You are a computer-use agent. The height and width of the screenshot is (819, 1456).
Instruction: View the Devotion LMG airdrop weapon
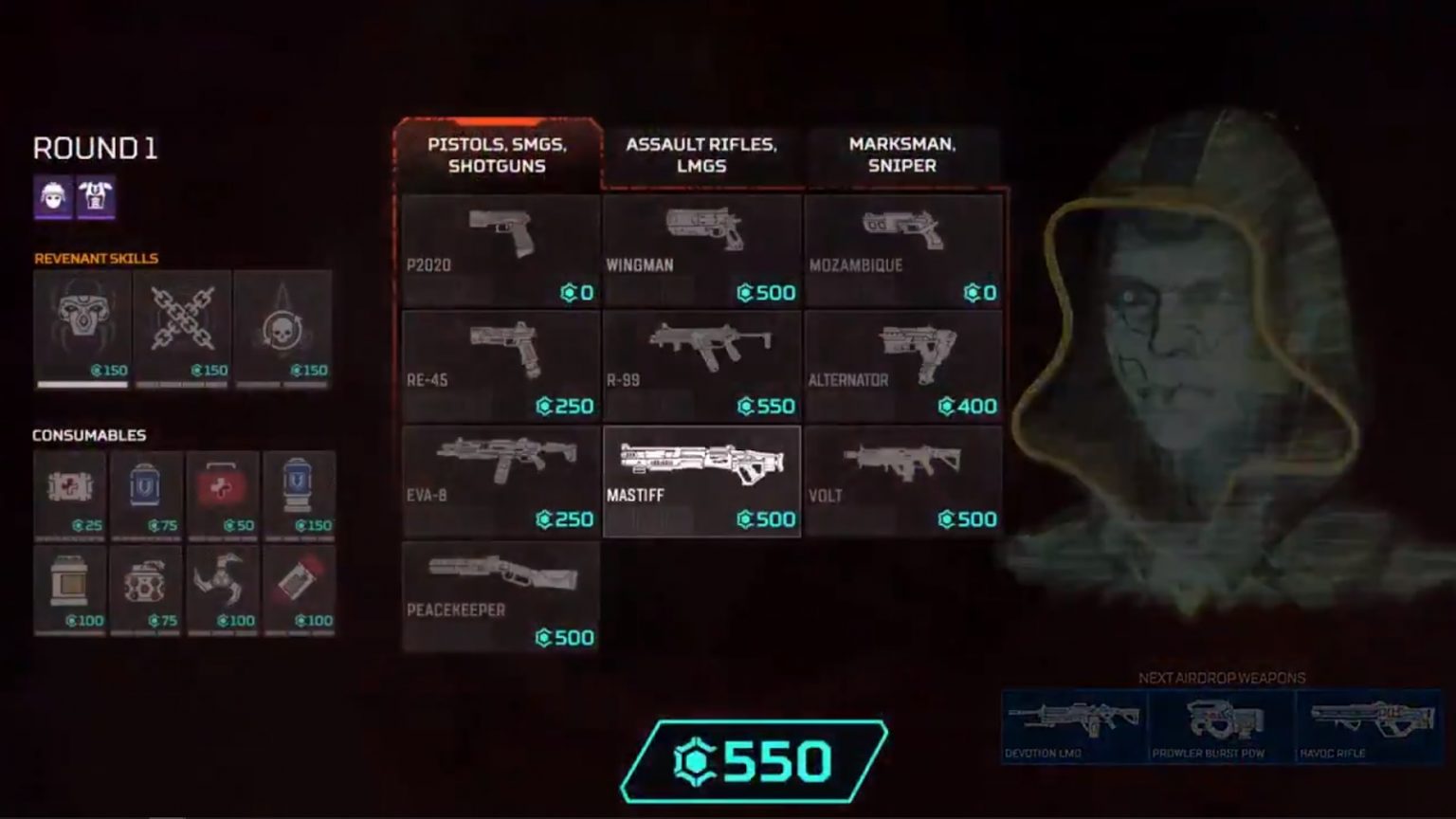coord(1072,720)
